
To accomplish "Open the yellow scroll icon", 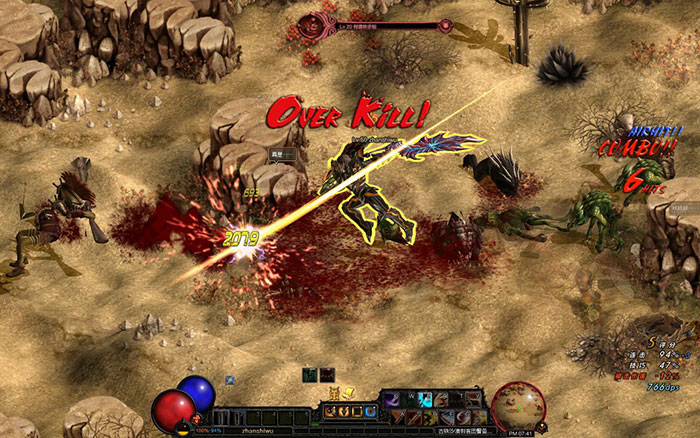I will click(x=349, y=395).
